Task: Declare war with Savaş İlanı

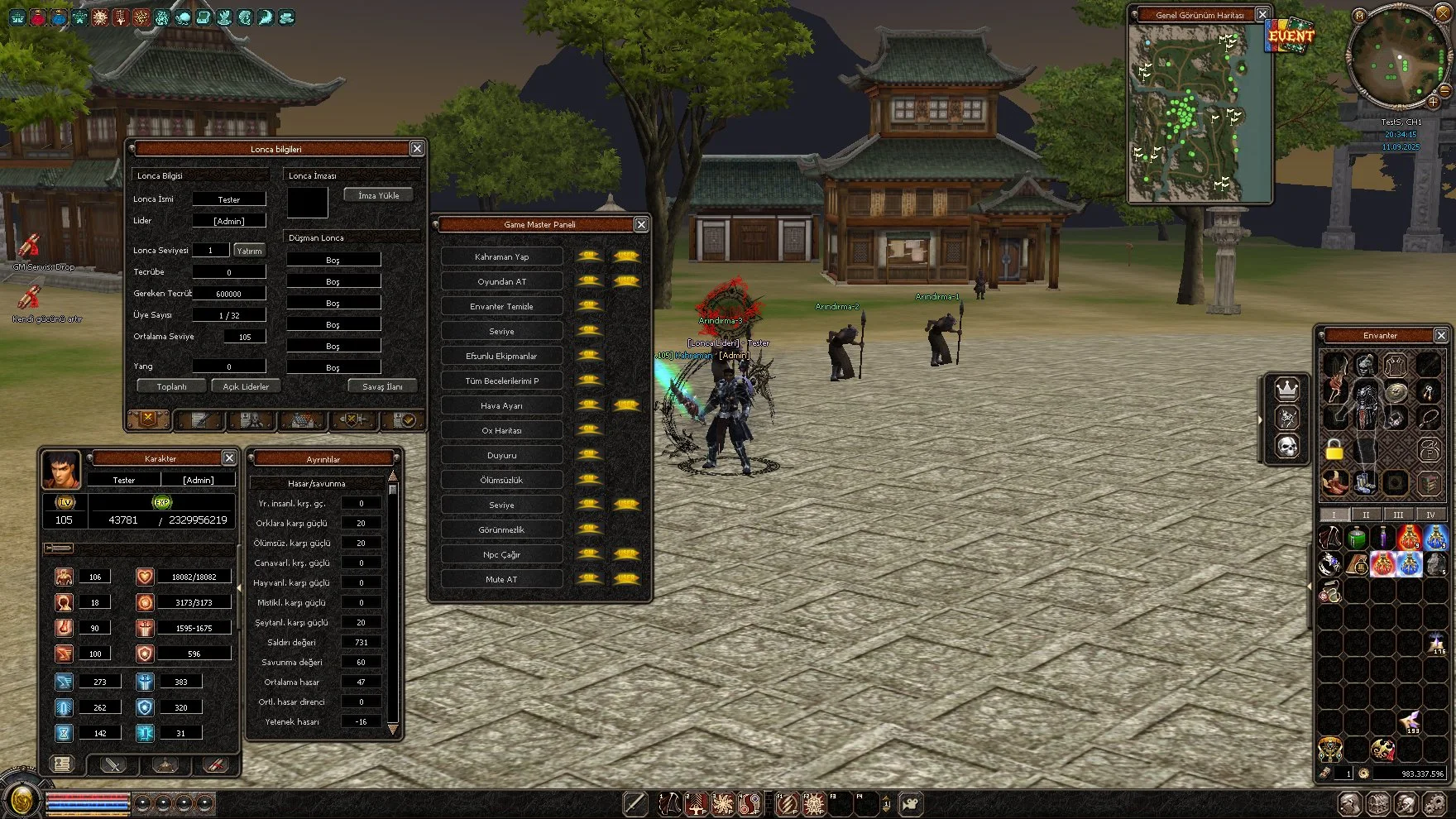Action: pyautogui.click(x=382, y=386)
